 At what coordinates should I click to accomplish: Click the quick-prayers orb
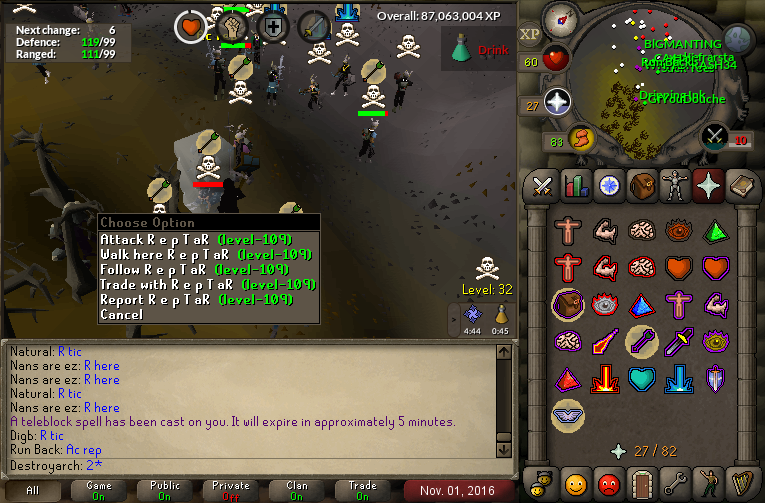[557, 102]
